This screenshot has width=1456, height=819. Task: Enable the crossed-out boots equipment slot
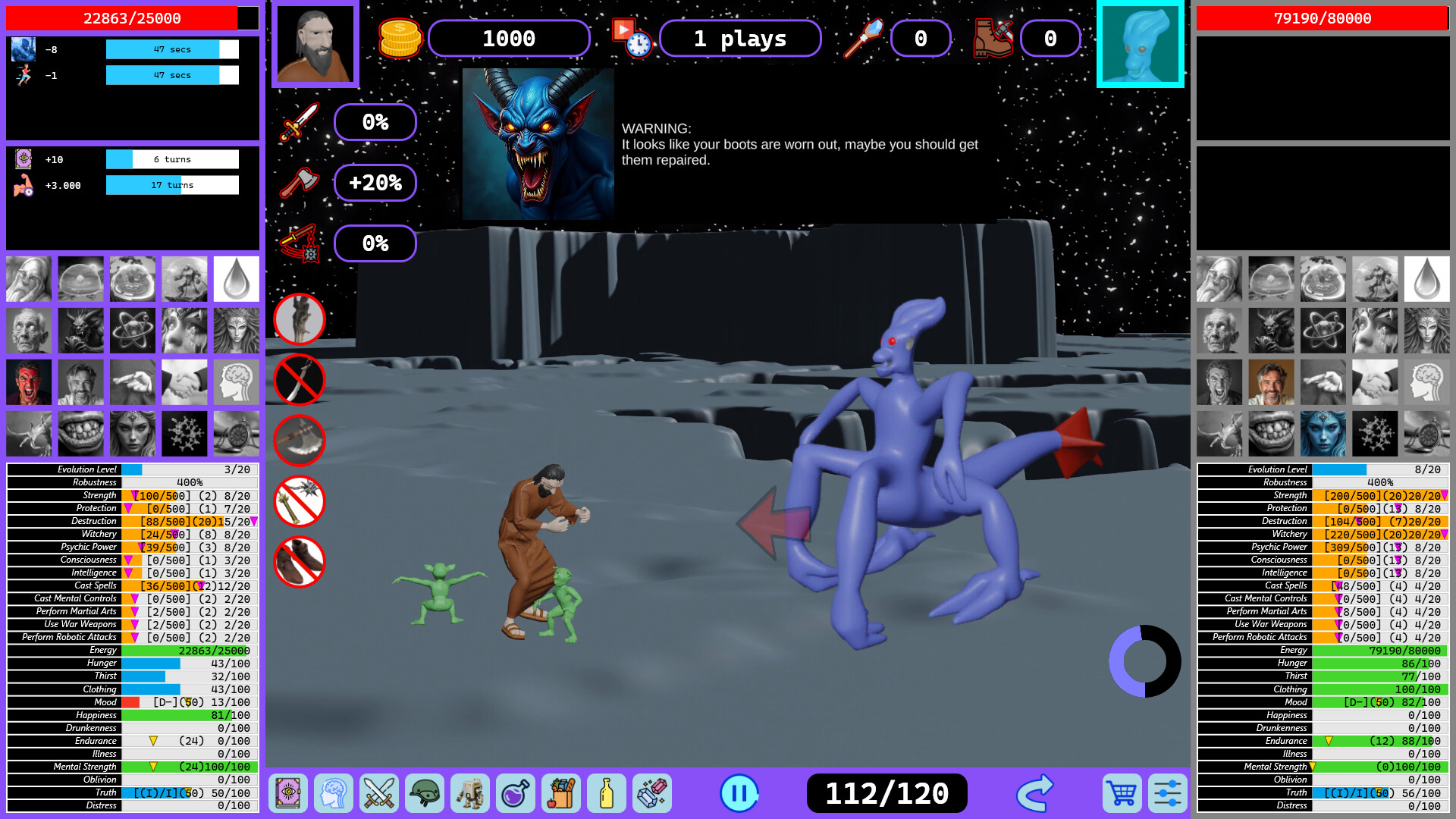point(299,562)
